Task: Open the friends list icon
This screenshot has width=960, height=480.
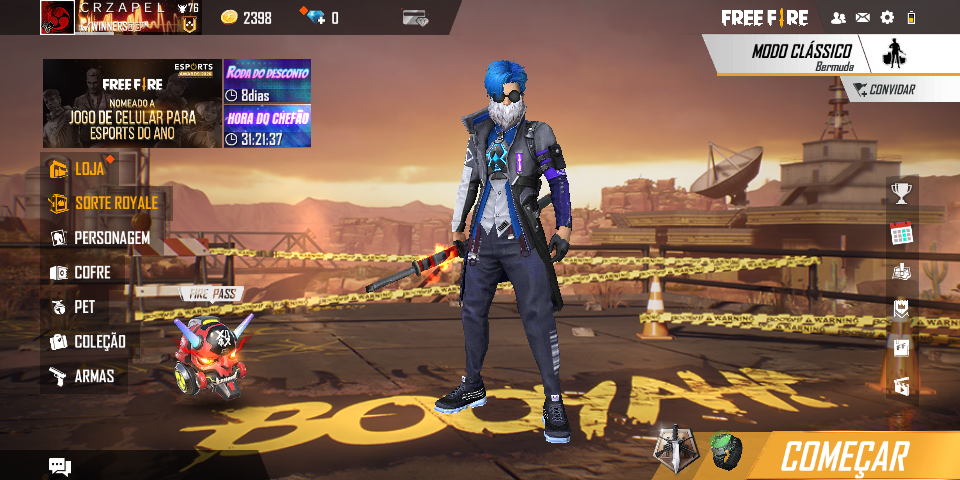Action: click(x=838, y=18)
